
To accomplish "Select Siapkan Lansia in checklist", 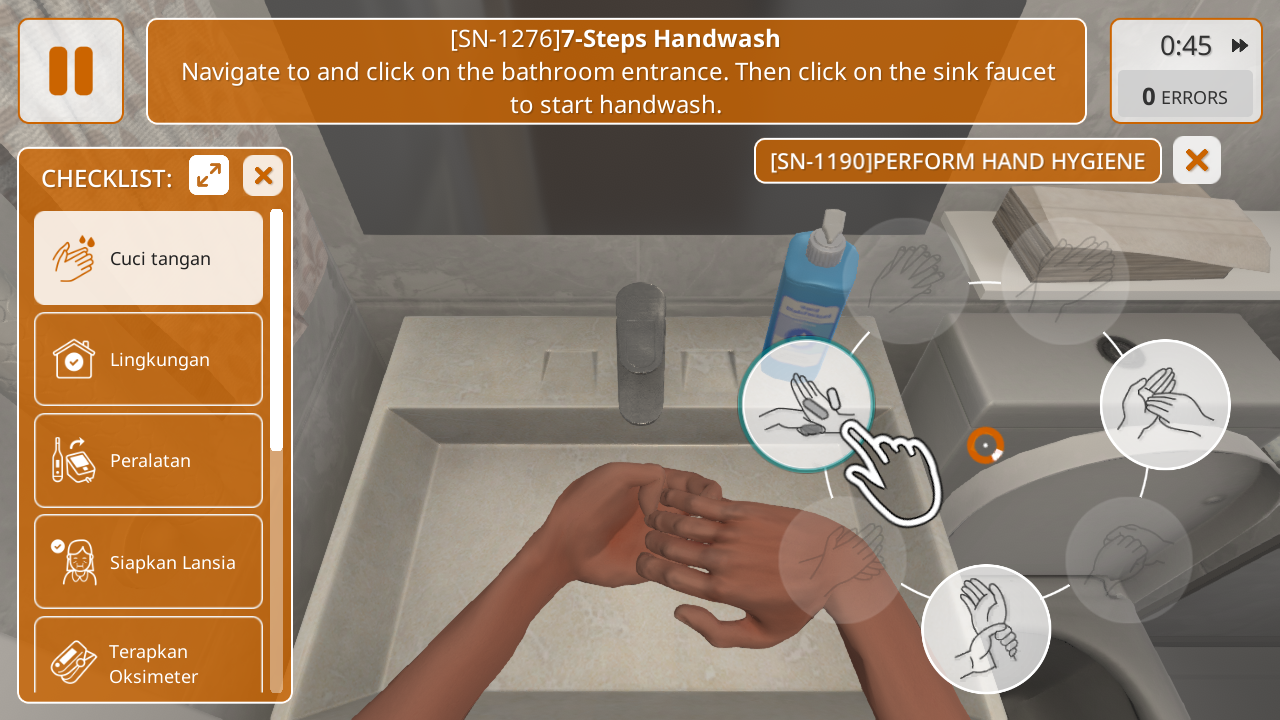I will coord(149,562).
